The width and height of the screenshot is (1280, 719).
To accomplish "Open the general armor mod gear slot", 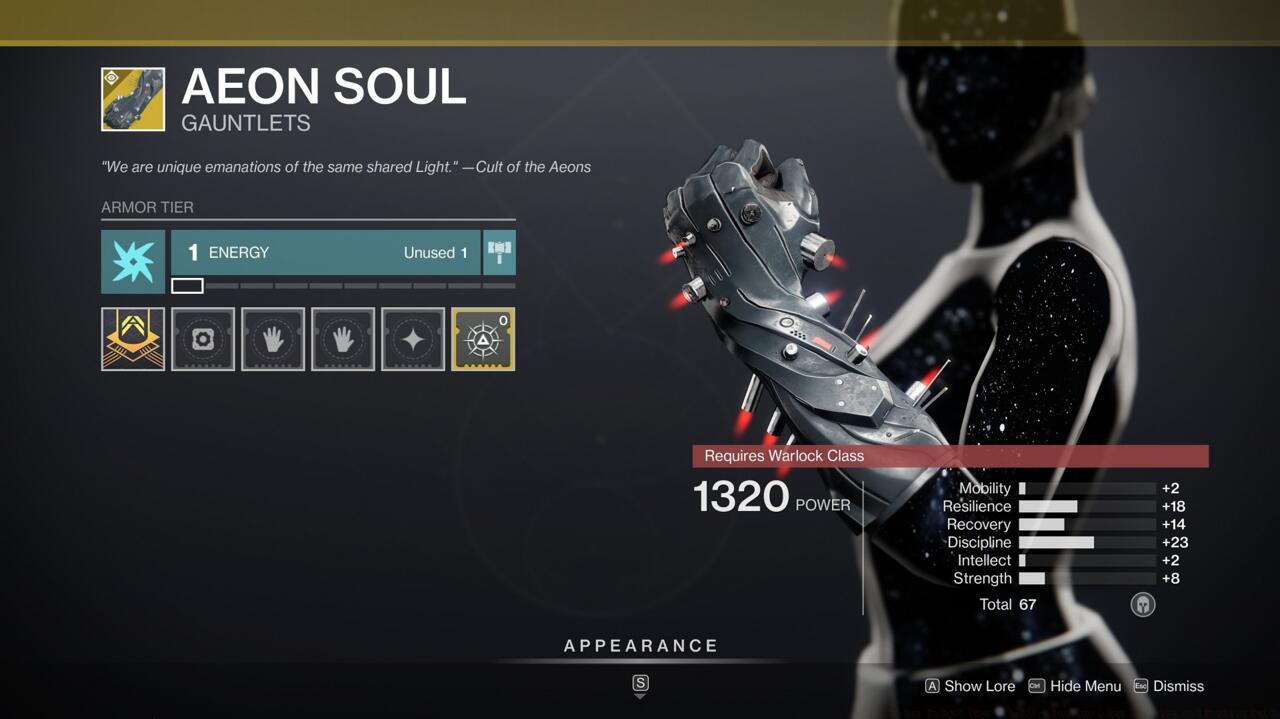I will point(203,339).
